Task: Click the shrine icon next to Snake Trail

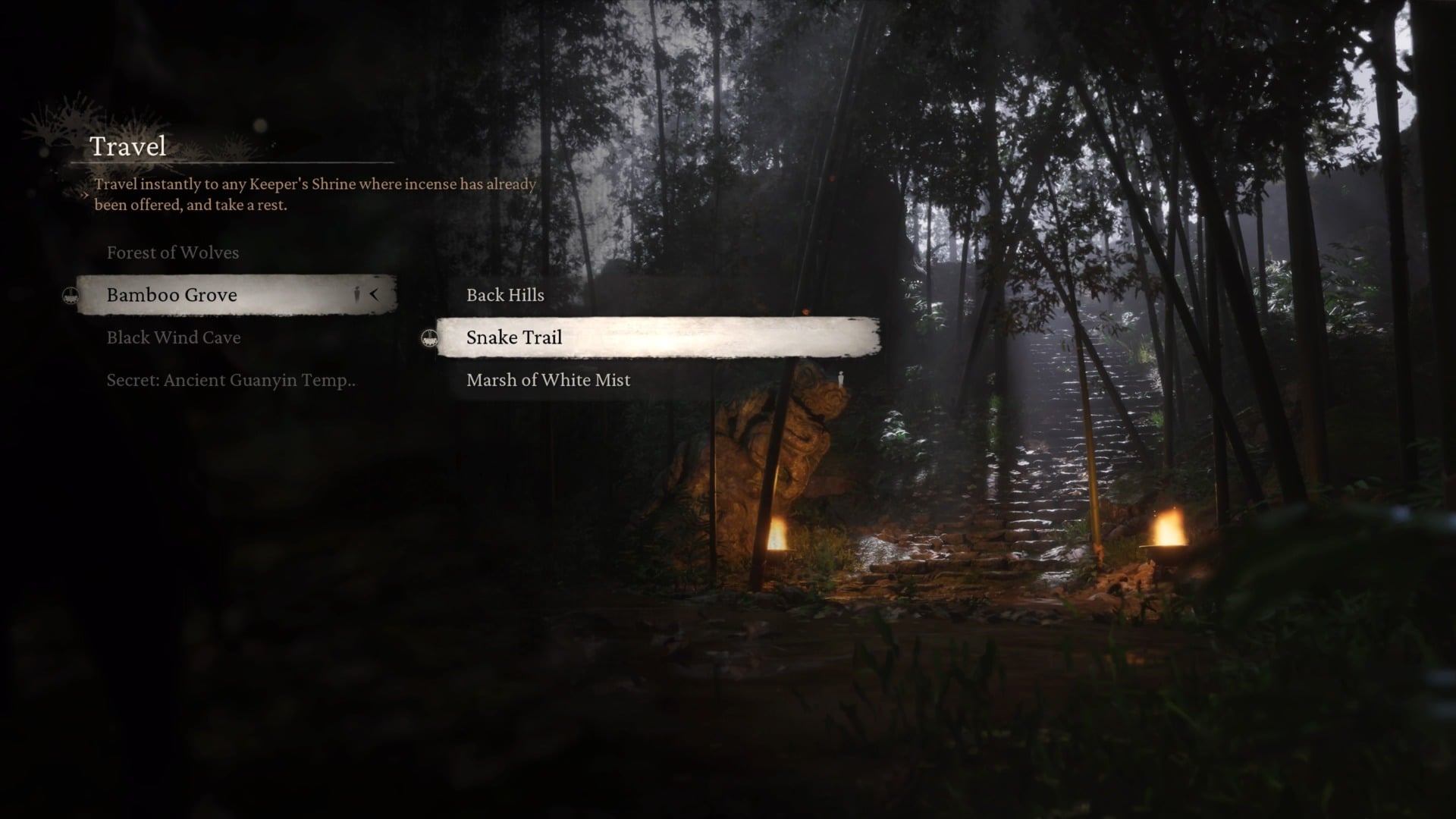Action: (x=430, y=340)
